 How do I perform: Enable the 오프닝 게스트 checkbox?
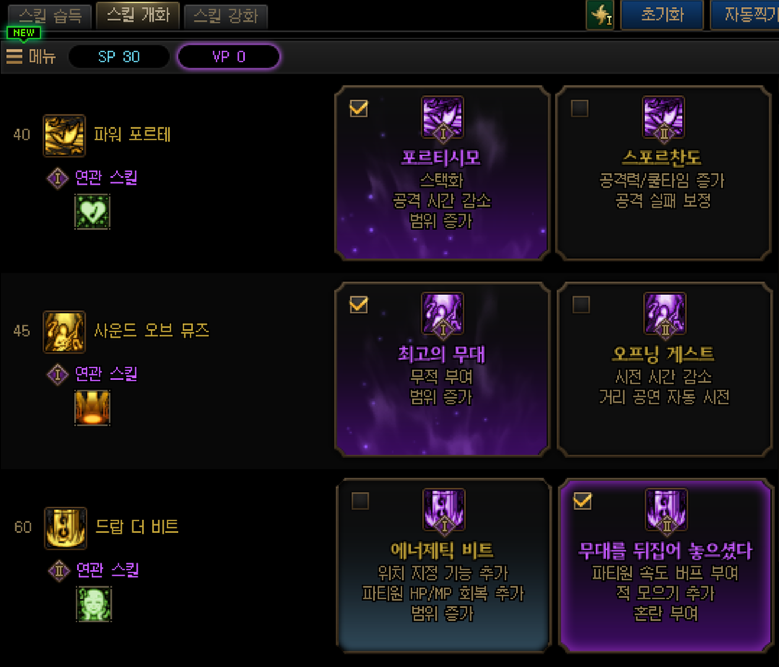click(579, 305)
